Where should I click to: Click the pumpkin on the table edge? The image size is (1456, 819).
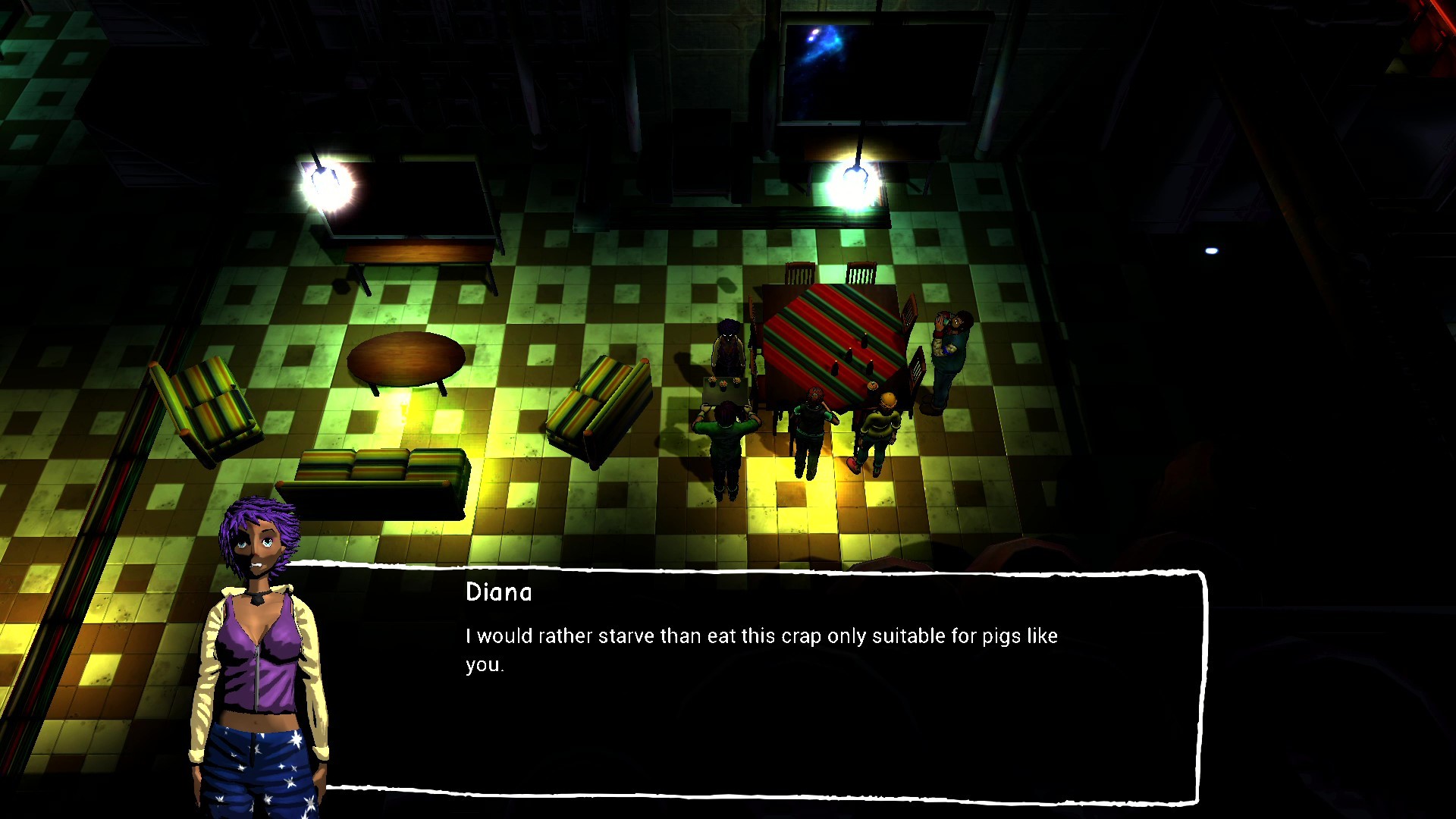click(x=872, y=385)
